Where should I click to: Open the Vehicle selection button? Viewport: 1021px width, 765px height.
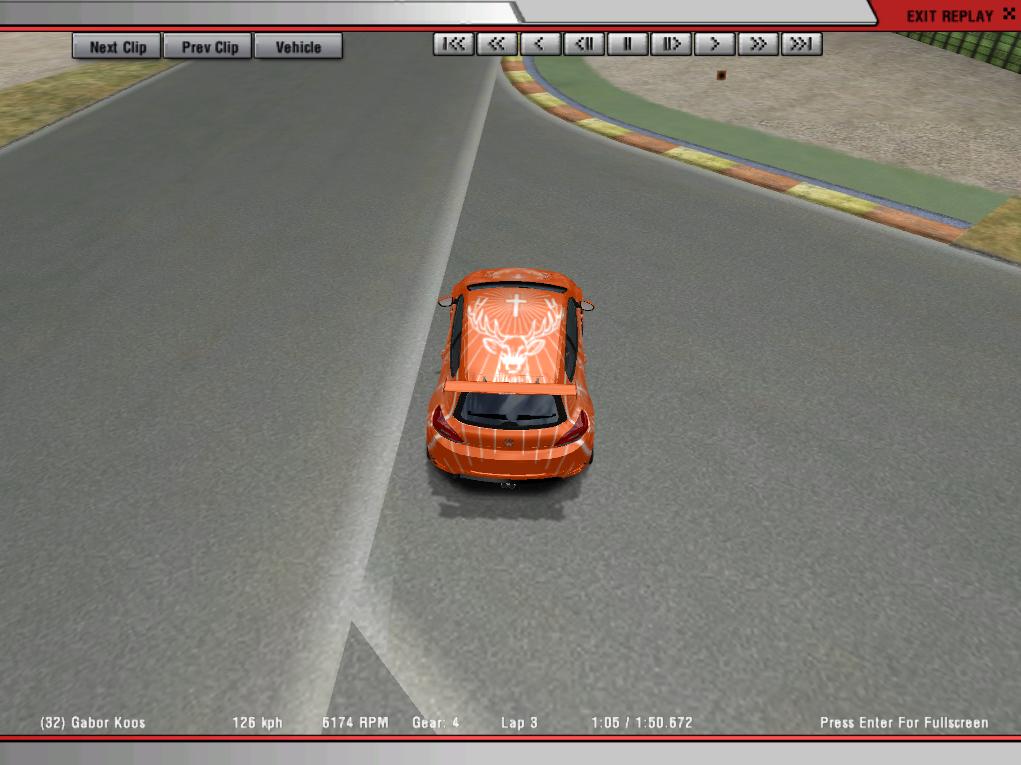(x=298, y=47)
